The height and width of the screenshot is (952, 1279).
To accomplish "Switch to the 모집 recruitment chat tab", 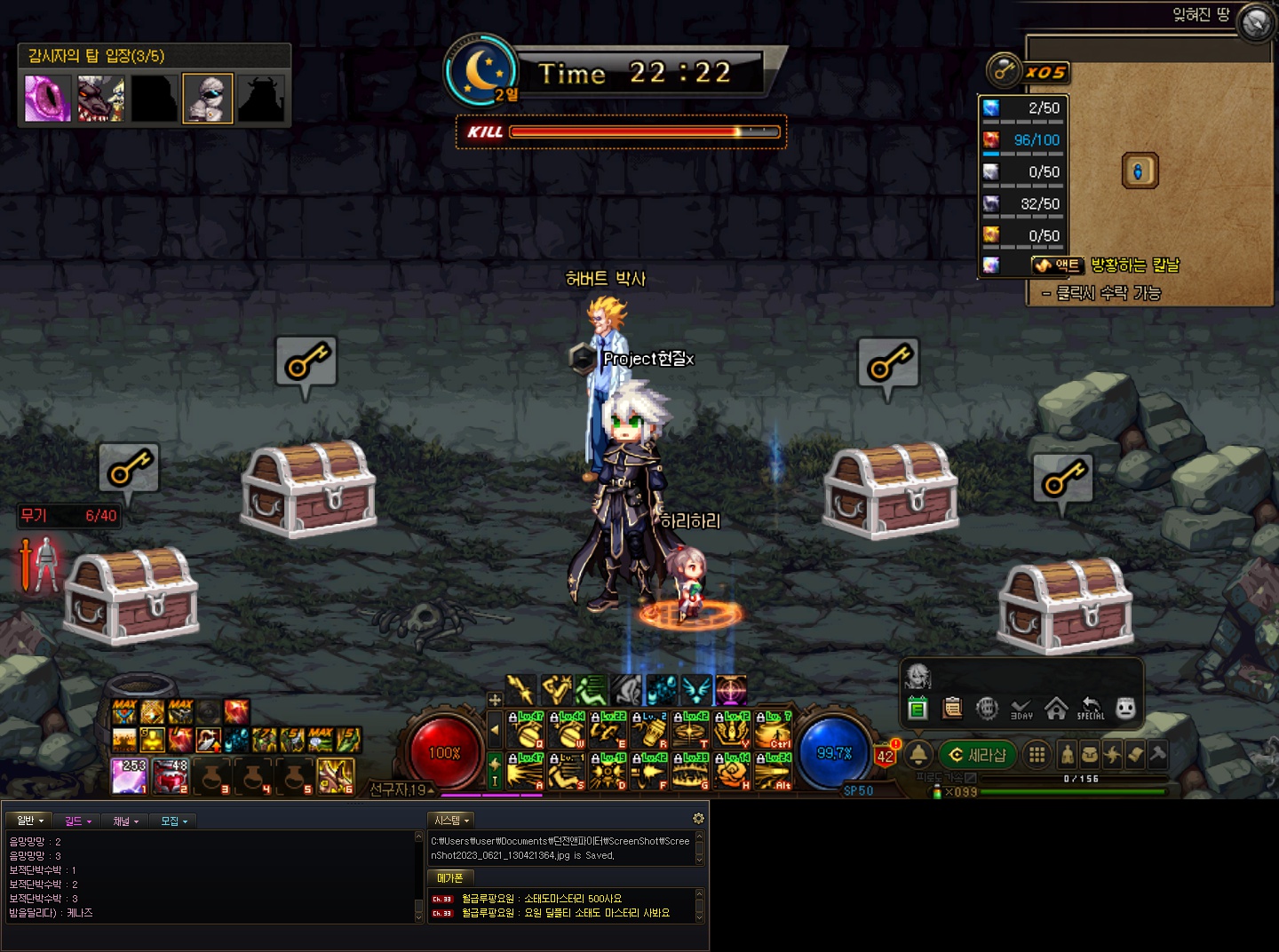I will (173, 821).
